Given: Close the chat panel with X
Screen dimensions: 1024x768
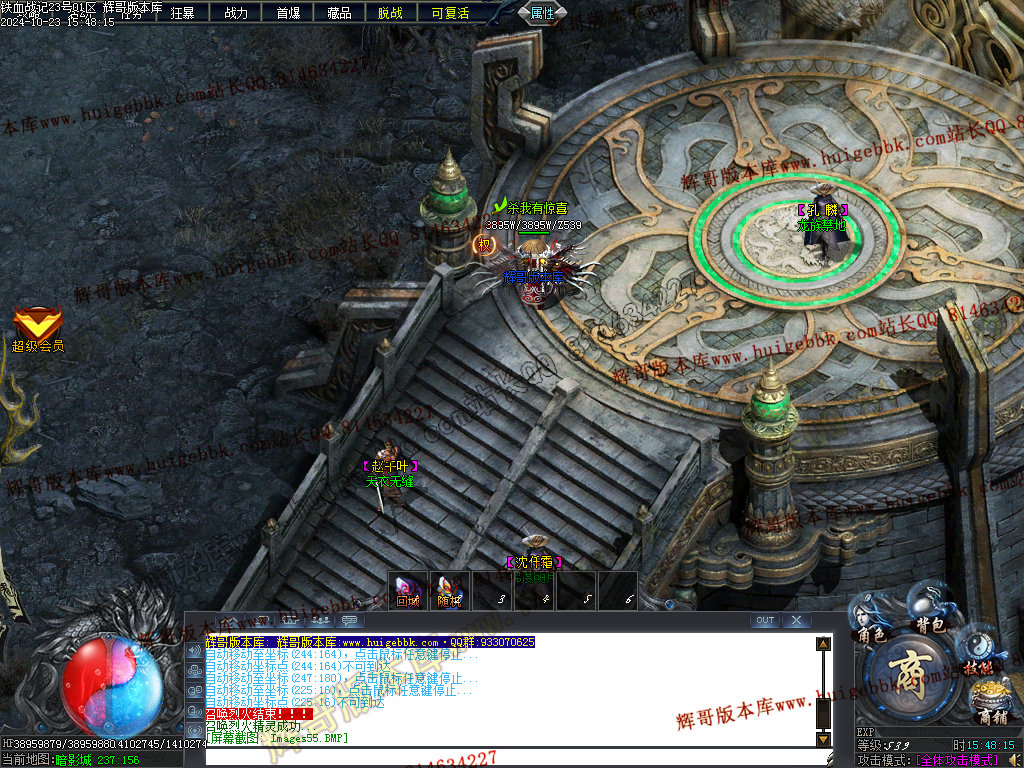Looking at the screenshot, I should click(796, 620).
